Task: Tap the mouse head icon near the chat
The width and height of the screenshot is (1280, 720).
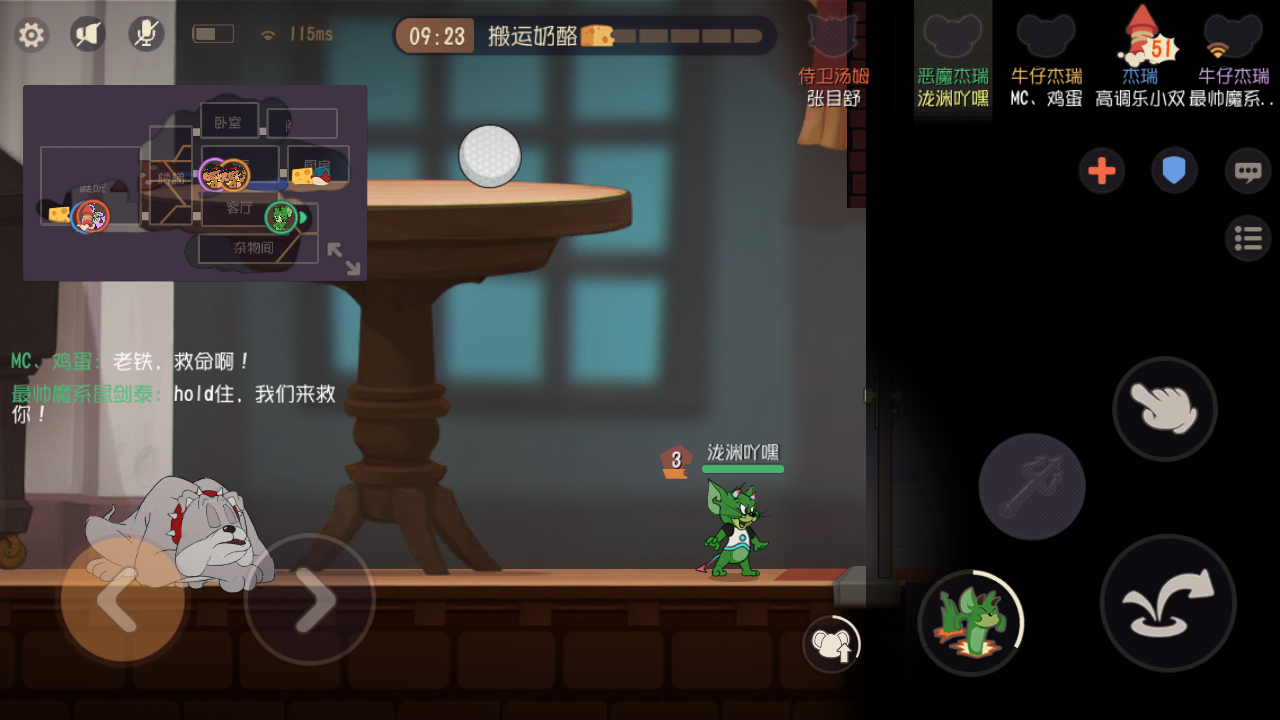Action: 830,643
